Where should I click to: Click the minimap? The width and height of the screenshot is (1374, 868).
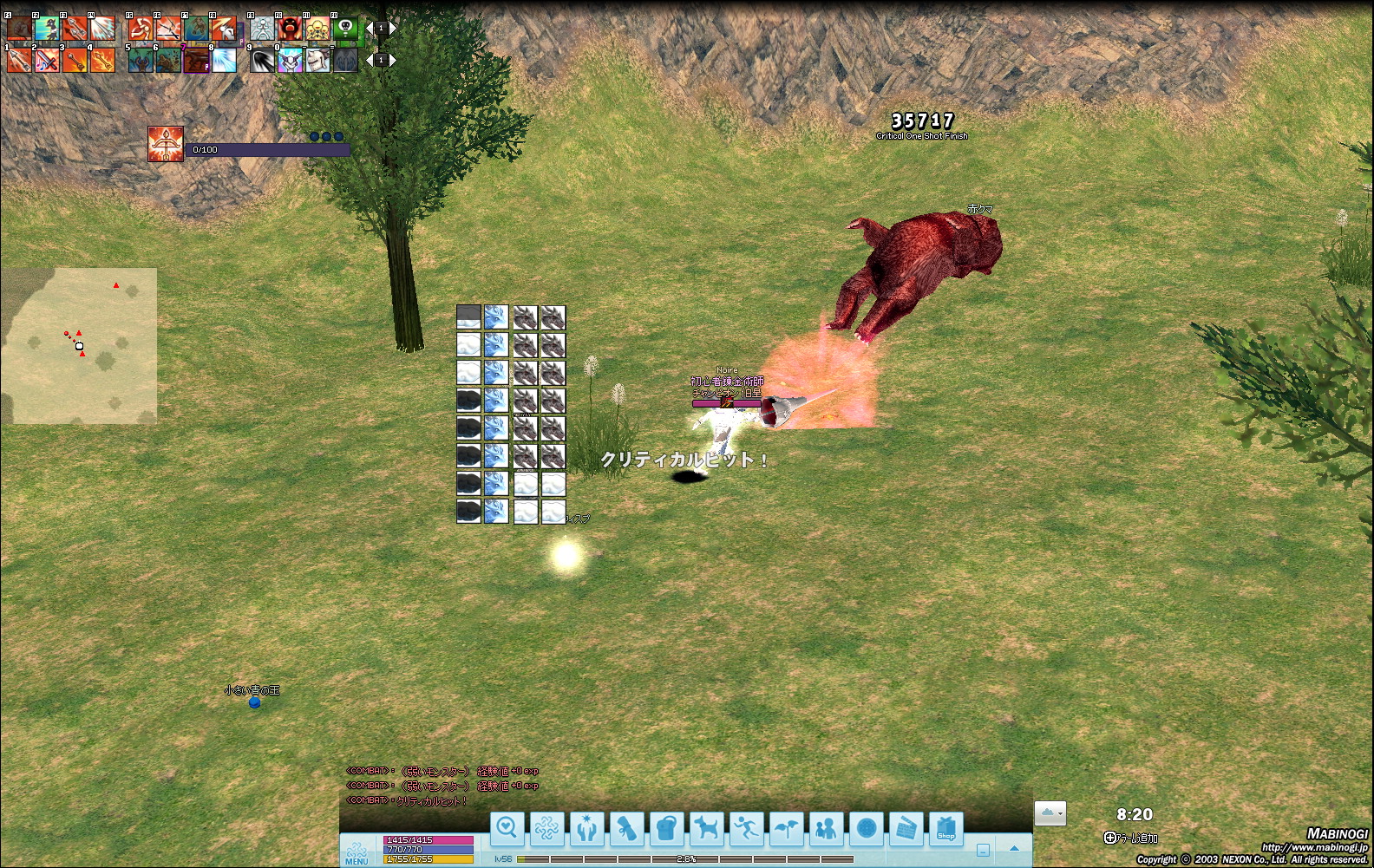[x=79, y=345]
